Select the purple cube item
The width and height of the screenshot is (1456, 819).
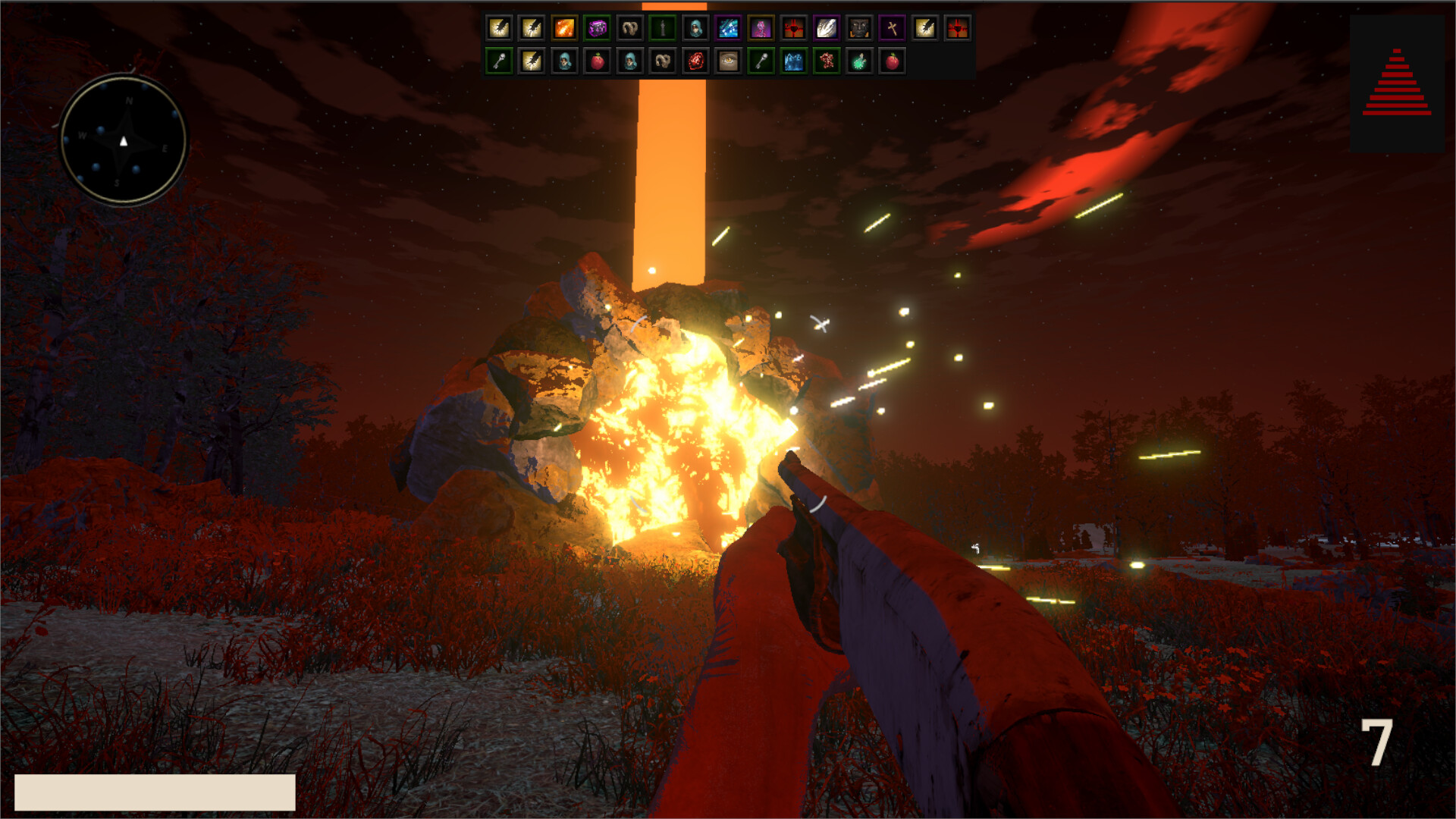[598, 29]
